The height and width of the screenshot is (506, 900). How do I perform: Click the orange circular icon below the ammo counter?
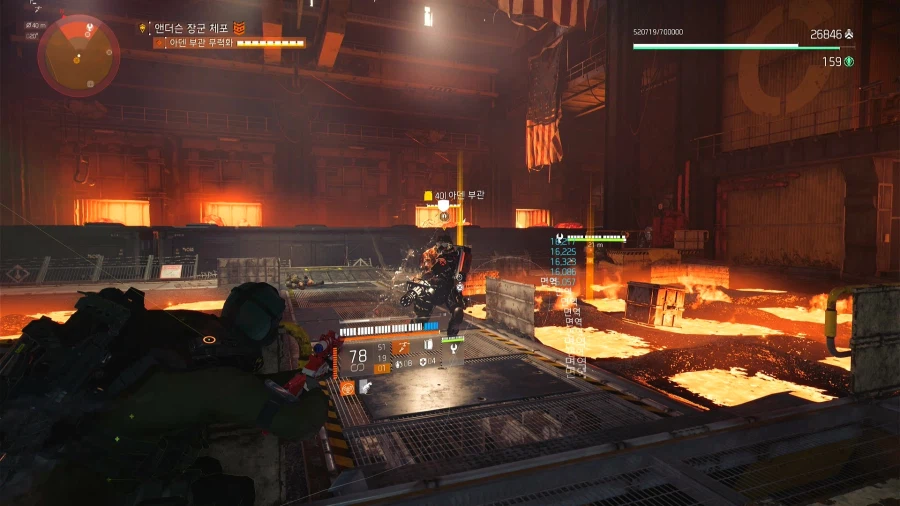click(x=346, y=387)
